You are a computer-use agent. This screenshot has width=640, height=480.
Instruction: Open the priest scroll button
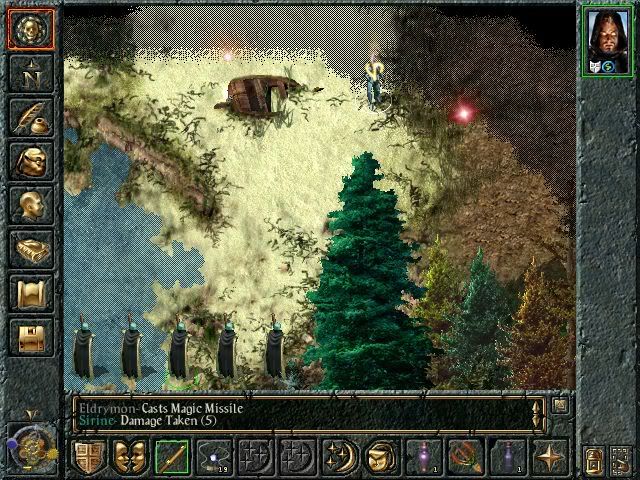click(x=30, y=293)
